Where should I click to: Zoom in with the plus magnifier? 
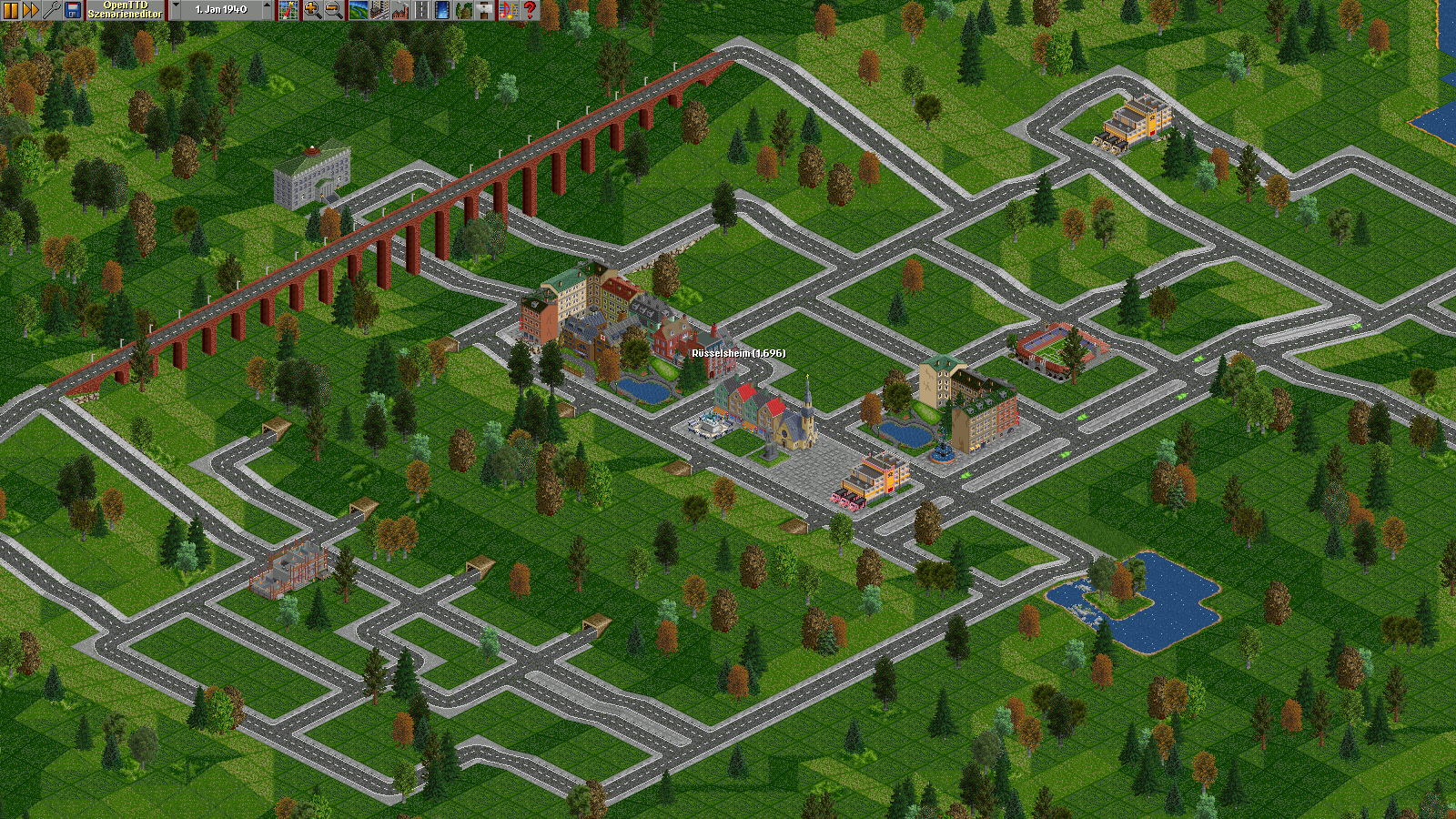pyautogui.click(x=311, y=10)
